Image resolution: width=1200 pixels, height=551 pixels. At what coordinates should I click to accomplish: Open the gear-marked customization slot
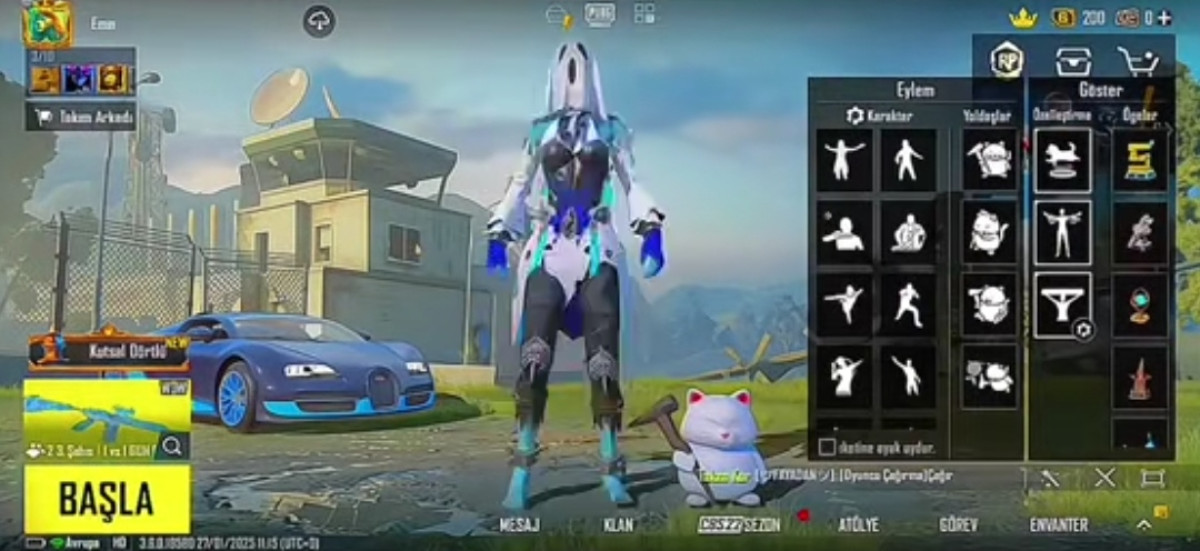1062,304
